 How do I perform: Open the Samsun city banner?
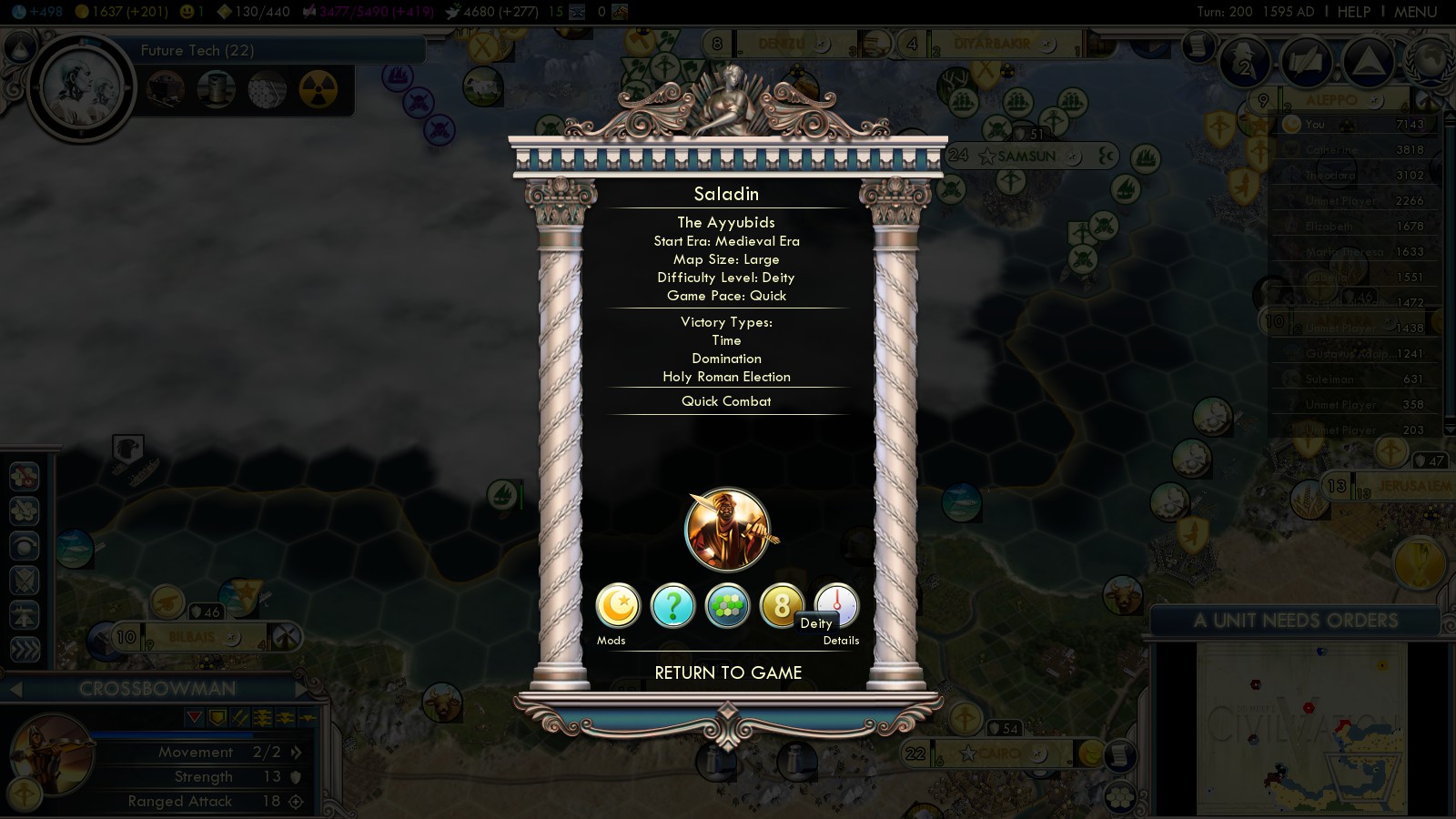(x=1026, y=157)
